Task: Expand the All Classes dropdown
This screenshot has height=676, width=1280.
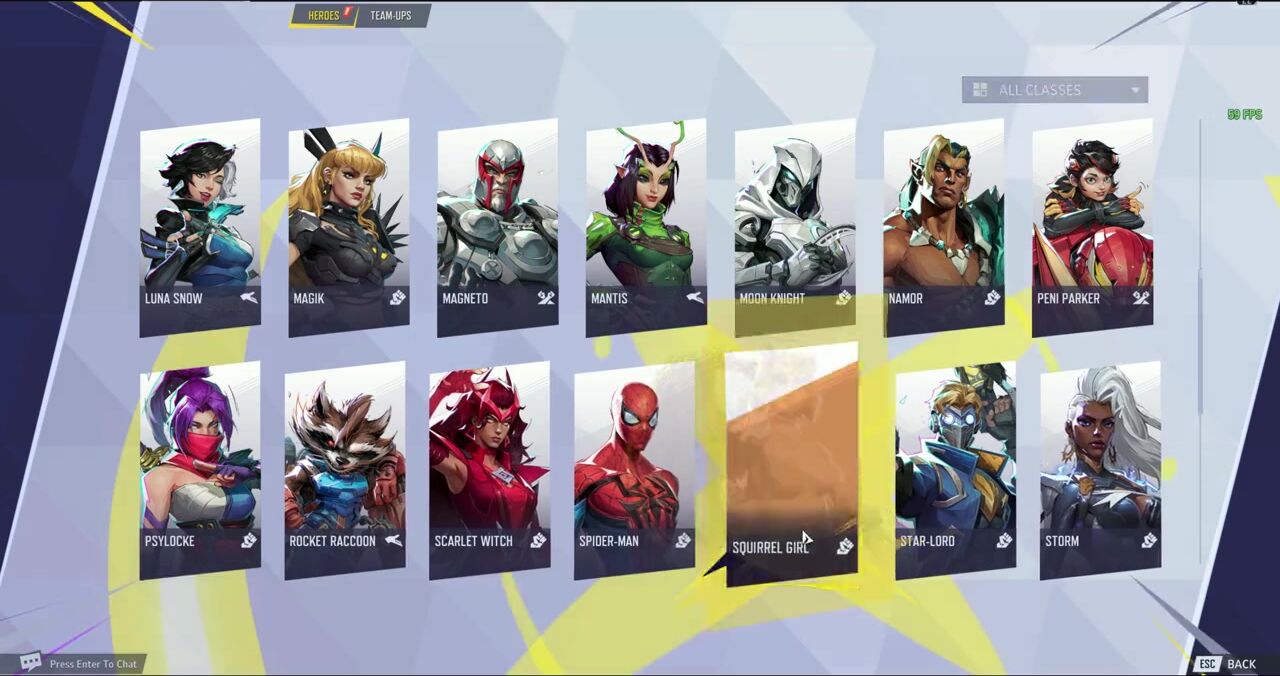Action: [1054, 90]
